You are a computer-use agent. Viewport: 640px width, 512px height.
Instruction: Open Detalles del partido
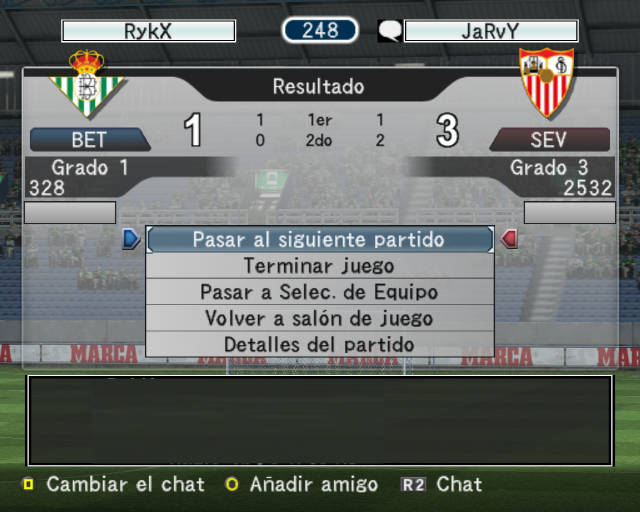pos(319,345)
